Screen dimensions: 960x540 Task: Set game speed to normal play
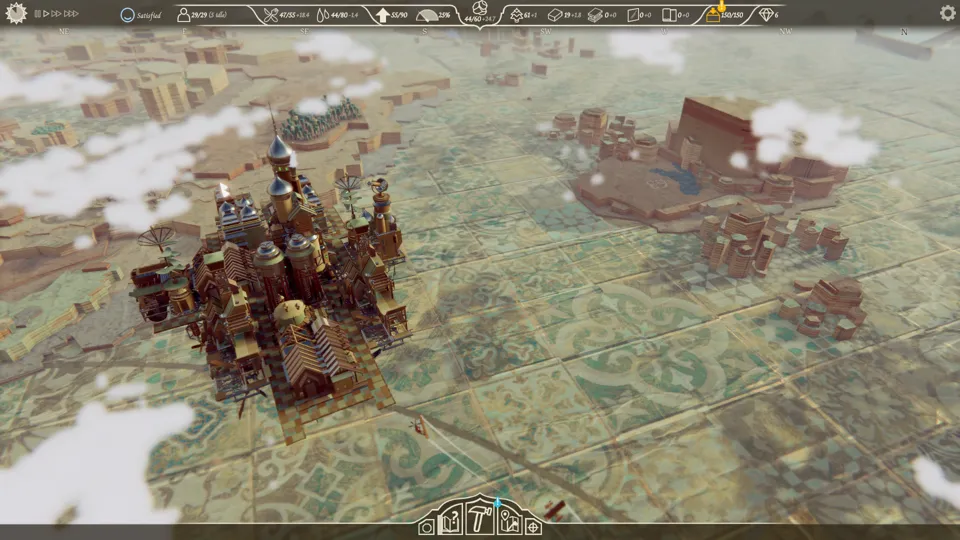[46, 14]
